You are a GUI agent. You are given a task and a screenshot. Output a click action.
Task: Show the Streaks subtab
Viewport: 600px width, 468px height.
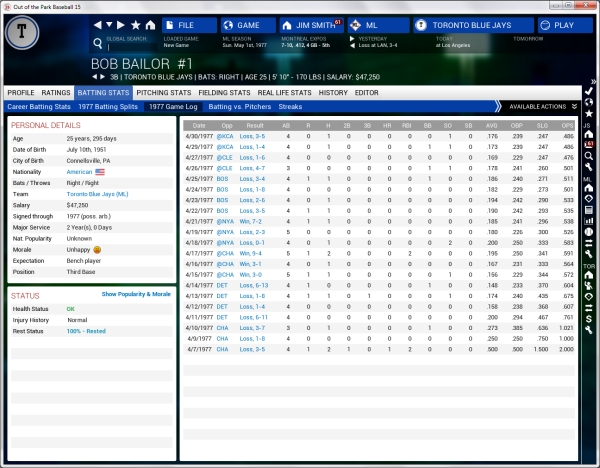(x=290, y=105)
